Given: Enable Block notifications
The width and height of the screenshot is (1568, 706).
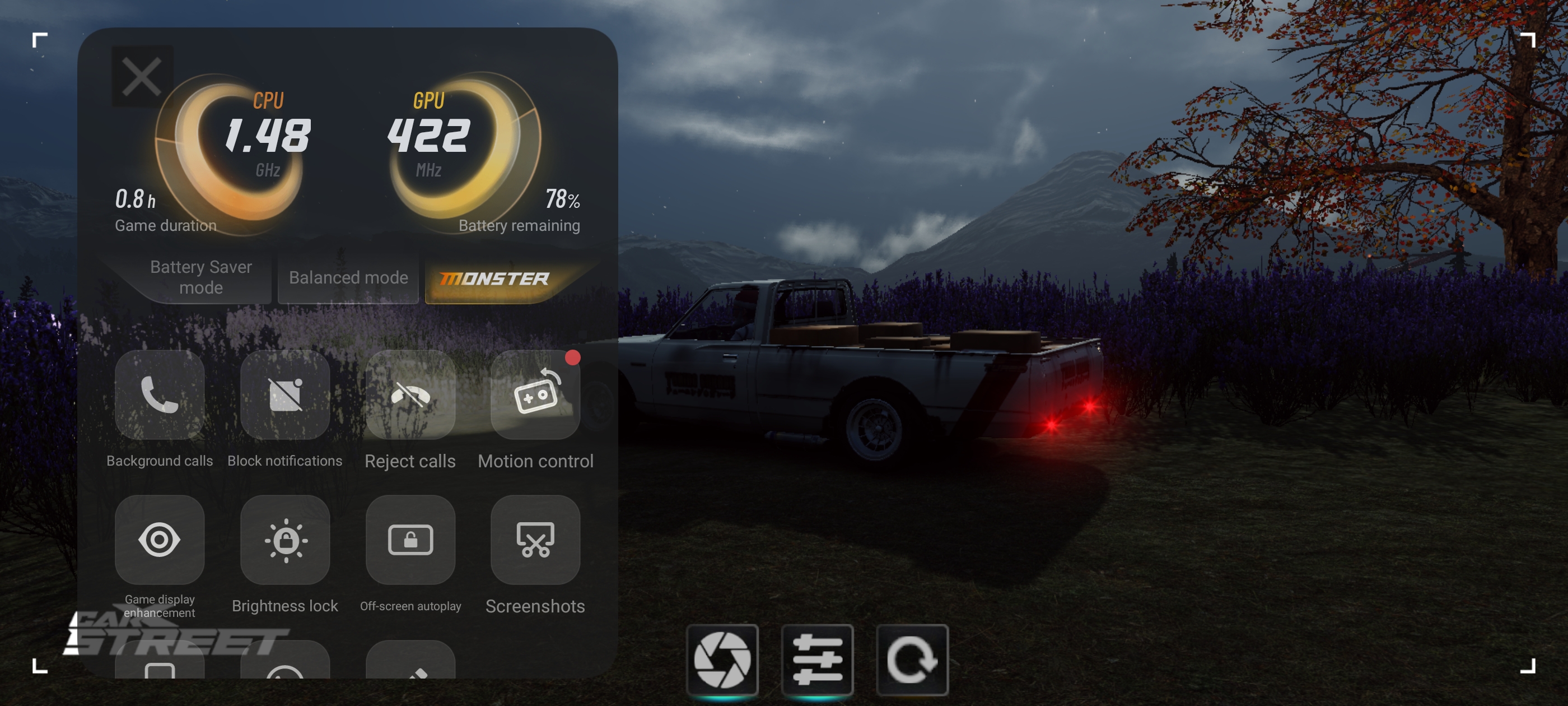Looking at the screenshot, I should (x=285, y=394).
